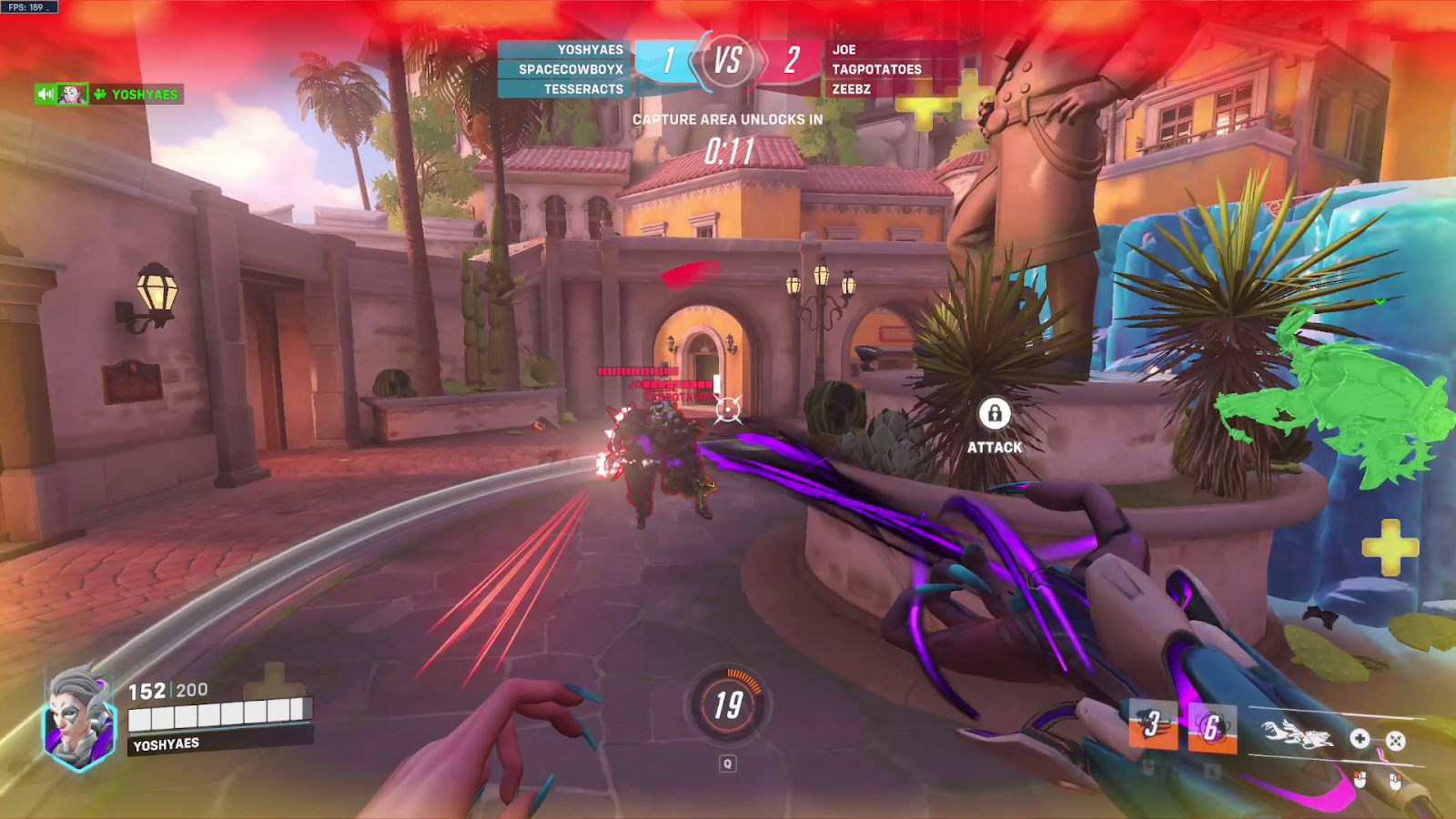This screenshot has height=819, width=1456.
Task: Select TESSERACTS in the team roster
Action: 583,89
